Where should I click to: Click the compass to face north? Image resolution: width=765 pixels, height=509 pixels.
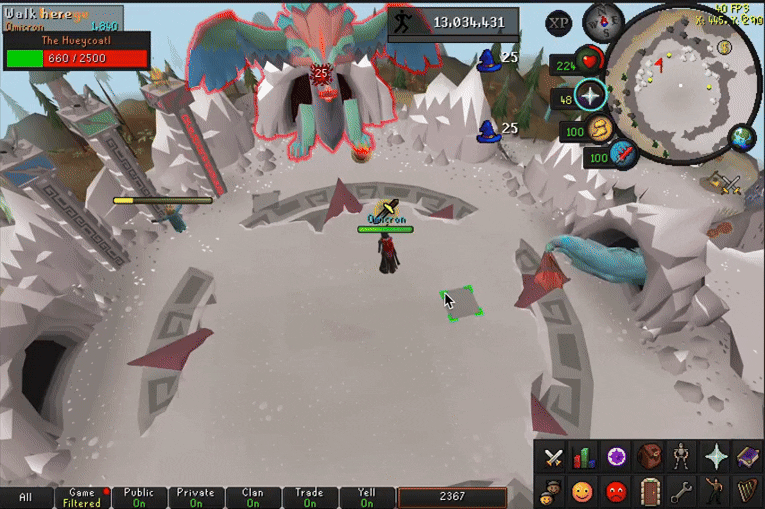pyautogui.click(x=603, y=21)
